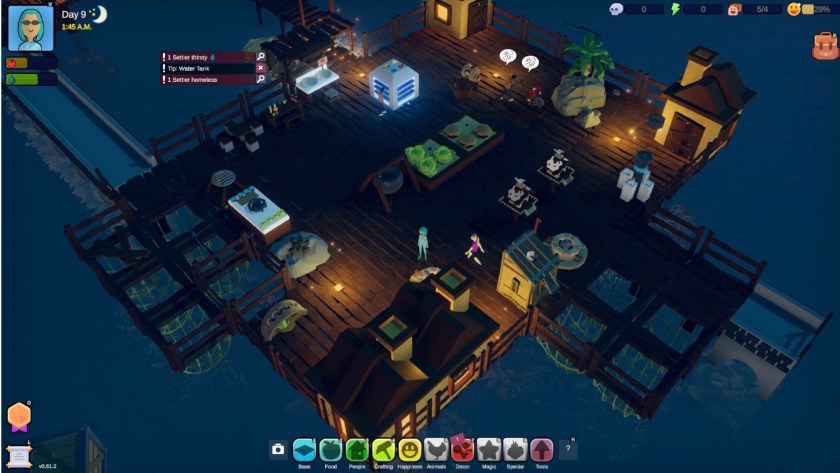The image size is (840, 473).
Task: Choose the Magic category
Action: [488, 450]
